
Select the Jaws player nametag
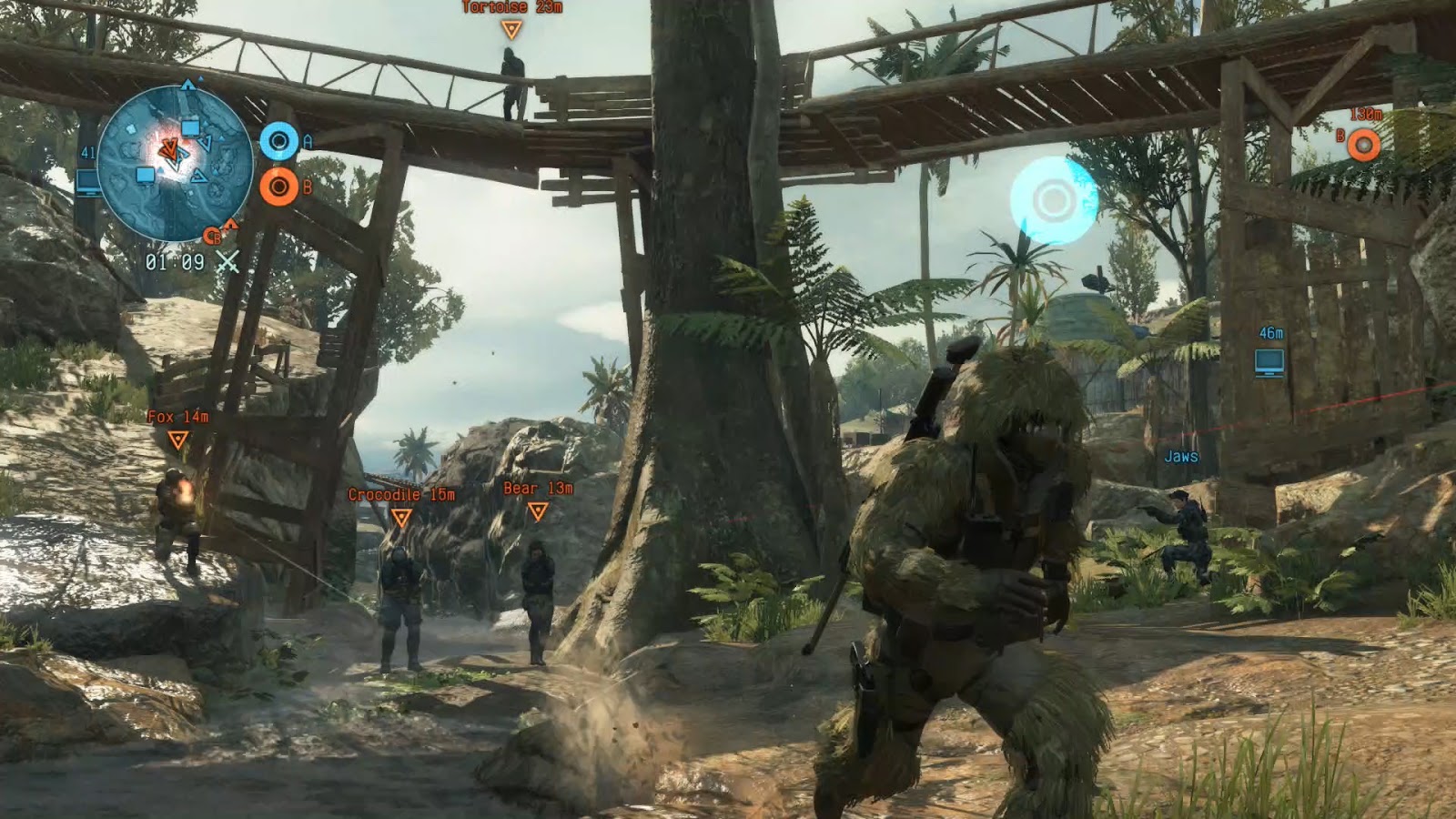(1181, 458)
